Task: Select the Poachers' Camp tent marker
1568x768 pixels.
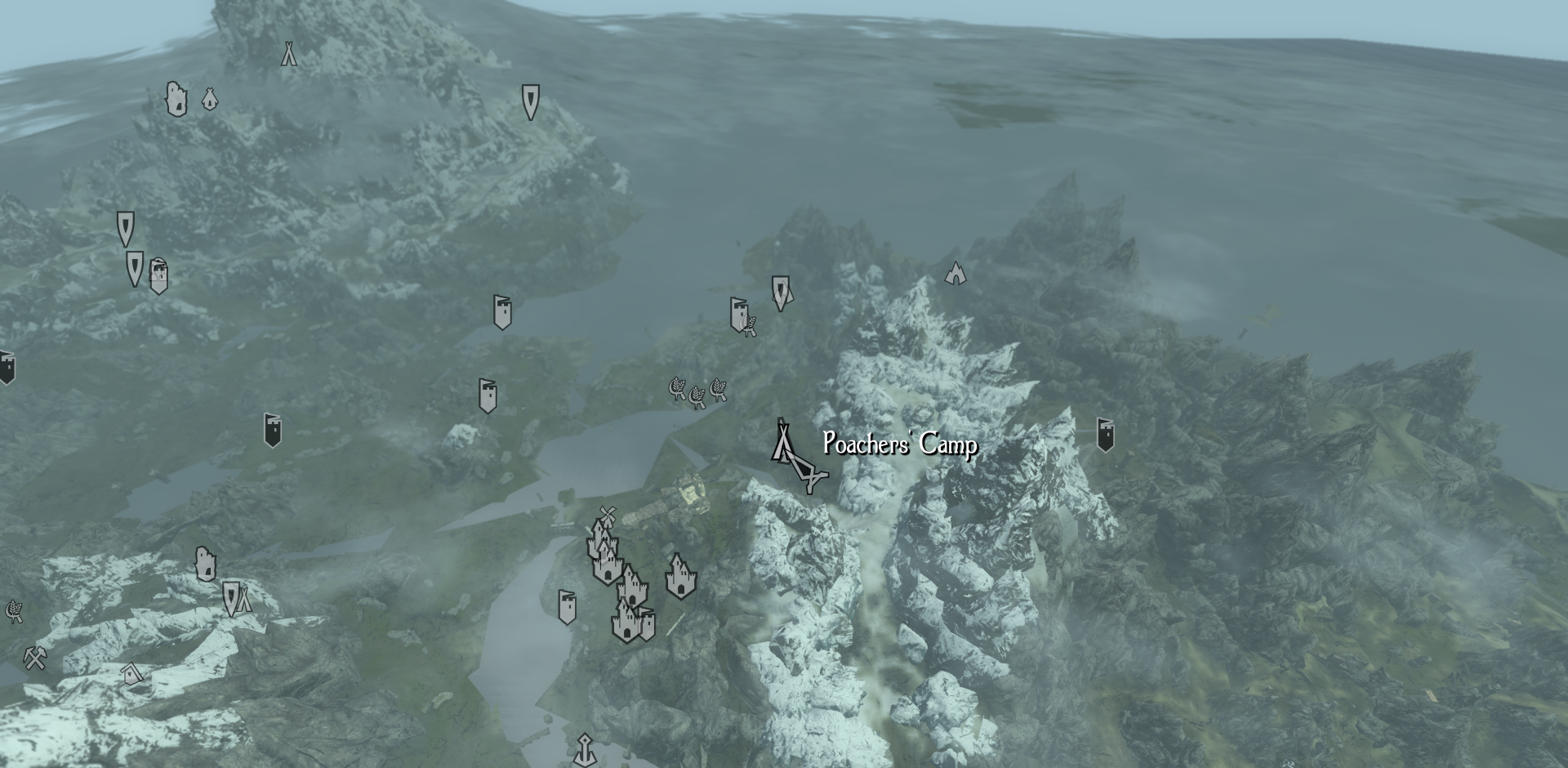Action: click(x=783, y=441)
